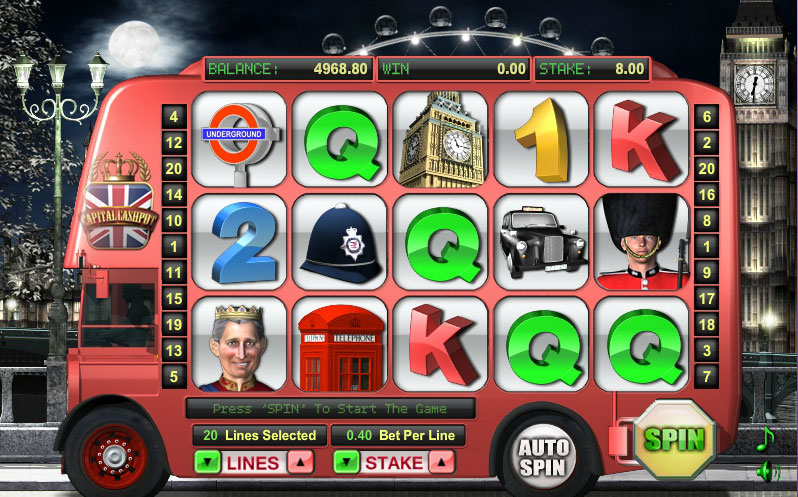This screenshot has width=798, height=497.
Task: Toggle the green music note icon
Action: pyautogui.click(x=765, y=439)
